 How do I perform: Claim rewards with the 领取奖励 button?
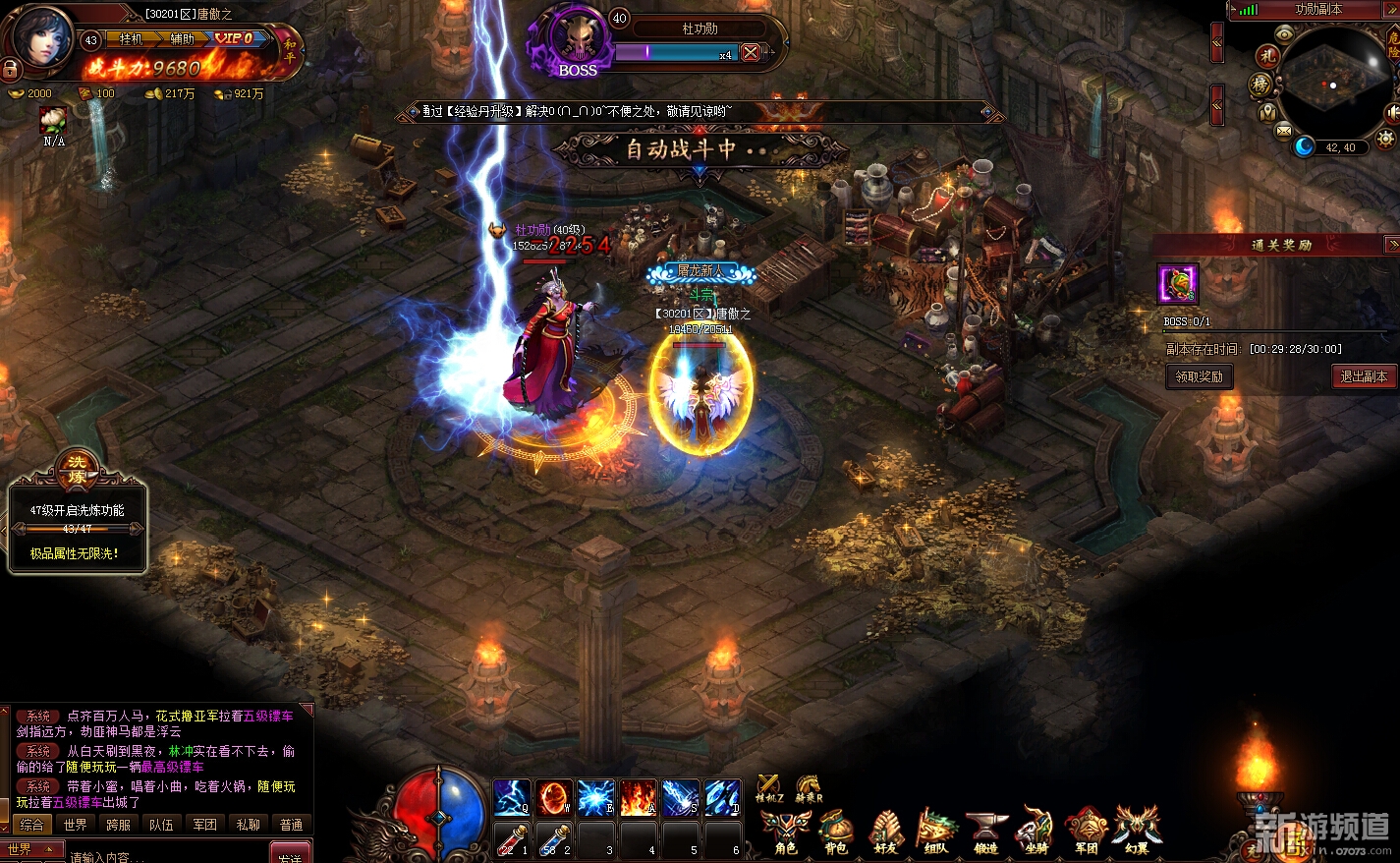click(x=1199, y=376)
